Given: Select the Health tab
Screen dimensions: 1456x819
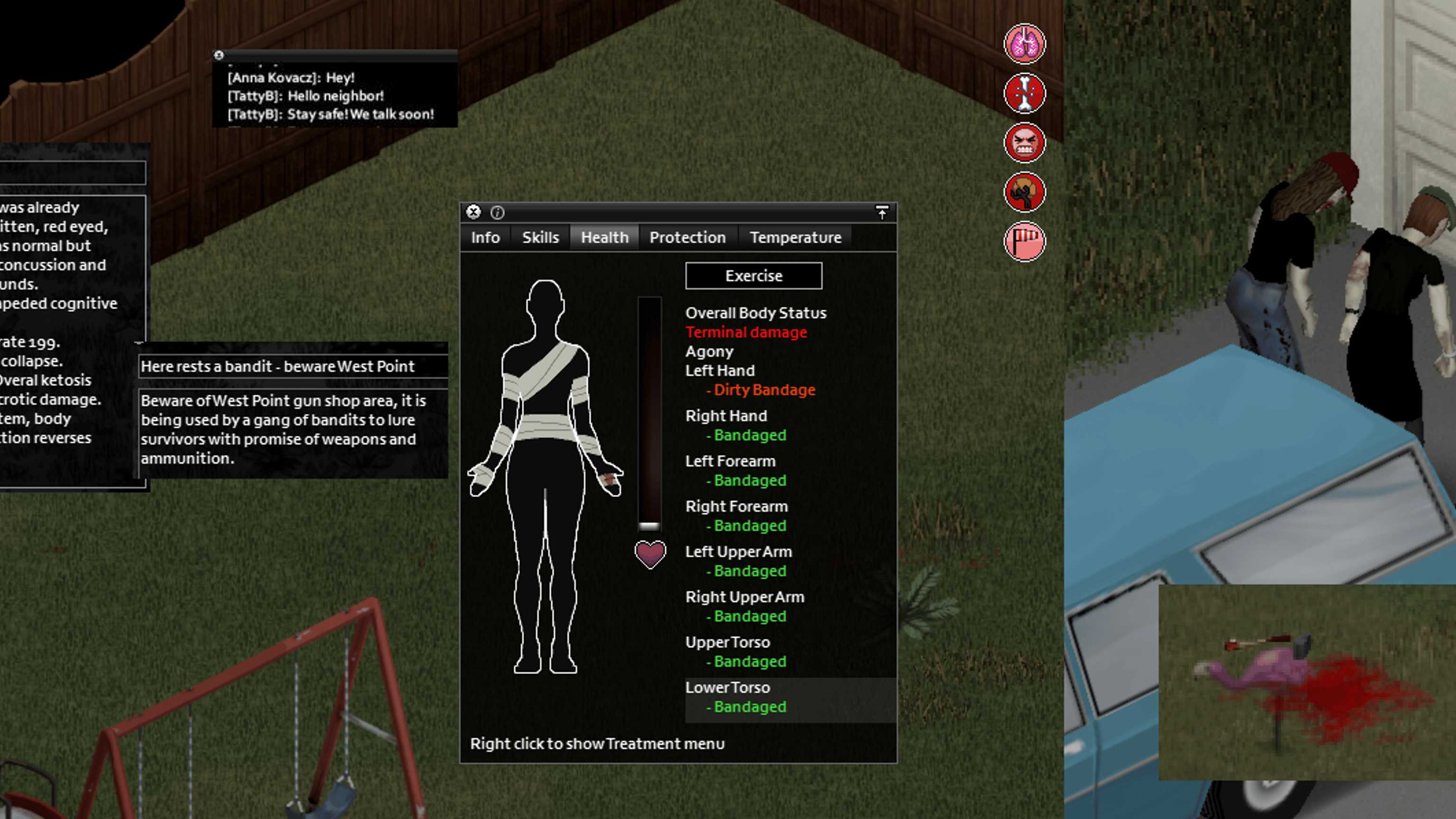Looking at the screenshot, I should click(x=604, y=237).
